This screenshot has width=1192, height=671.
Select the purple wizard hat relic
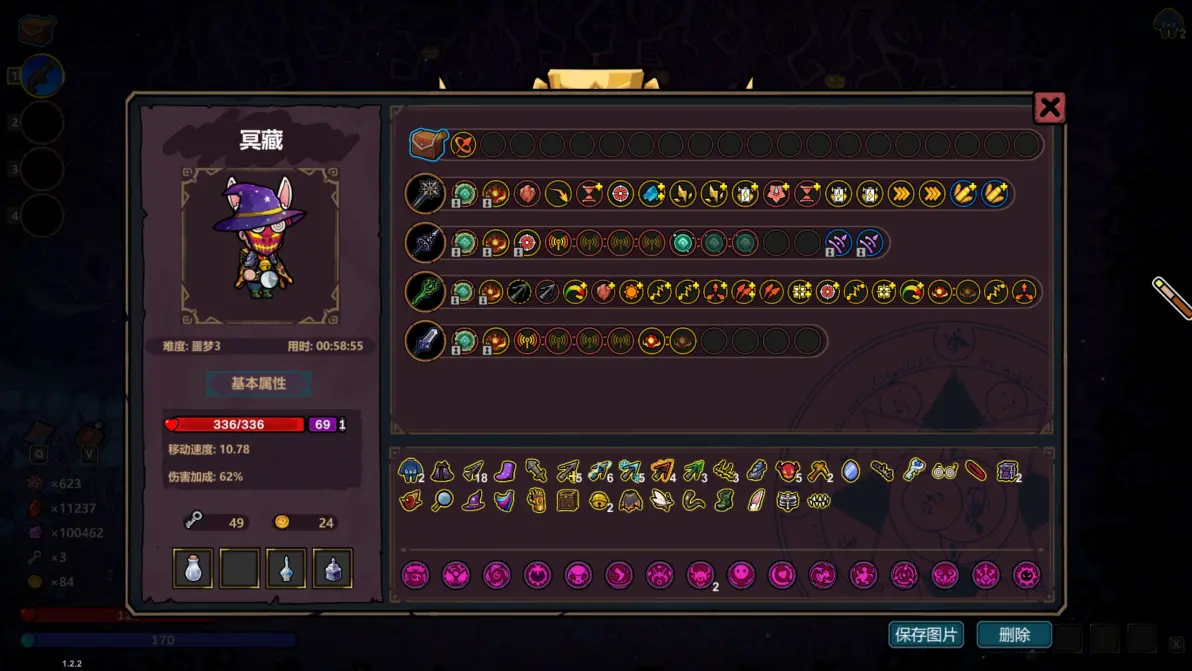click(473, 501)
